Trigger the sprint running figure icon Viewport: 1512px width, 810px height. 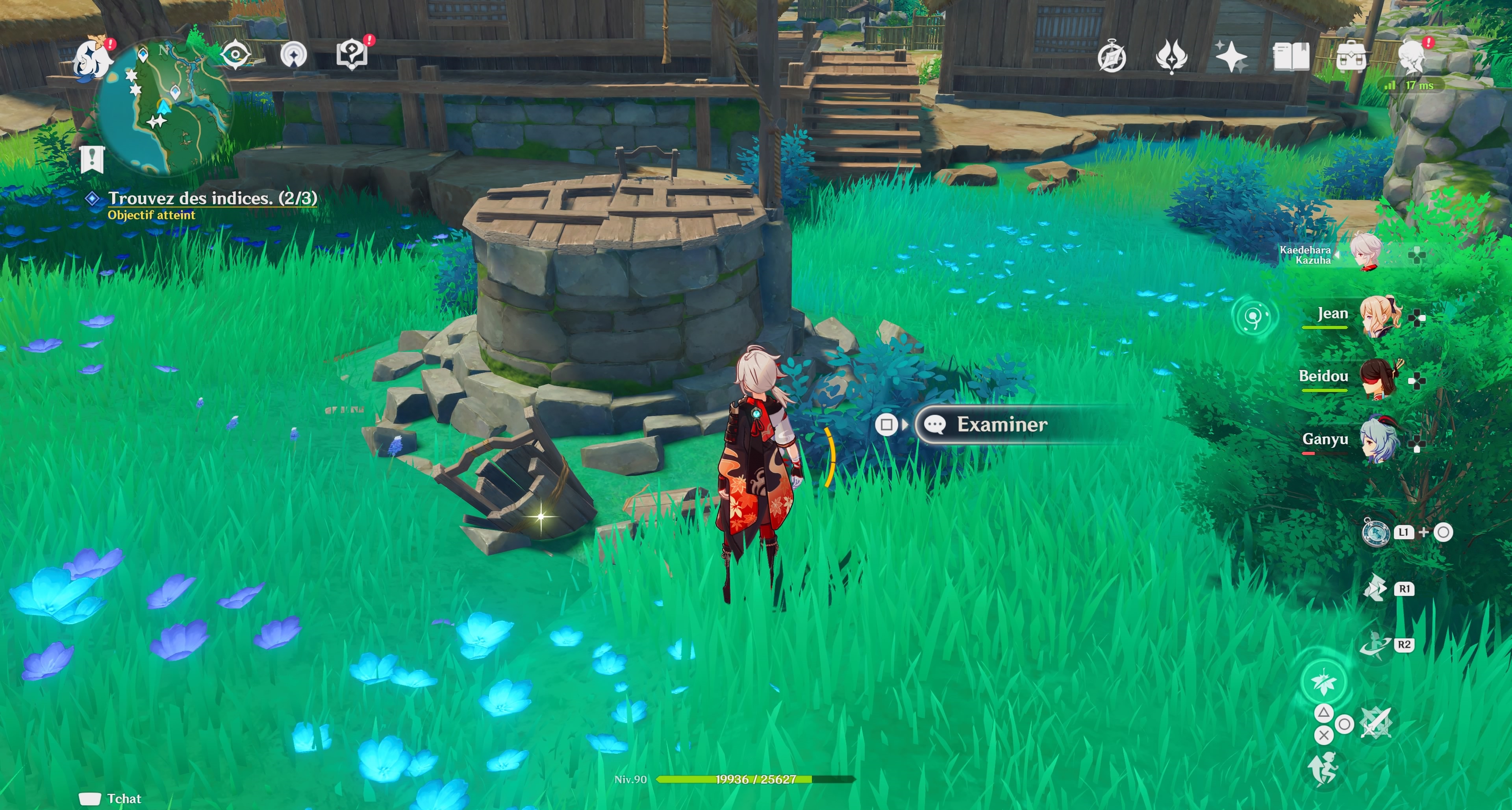pos(1323,769)
